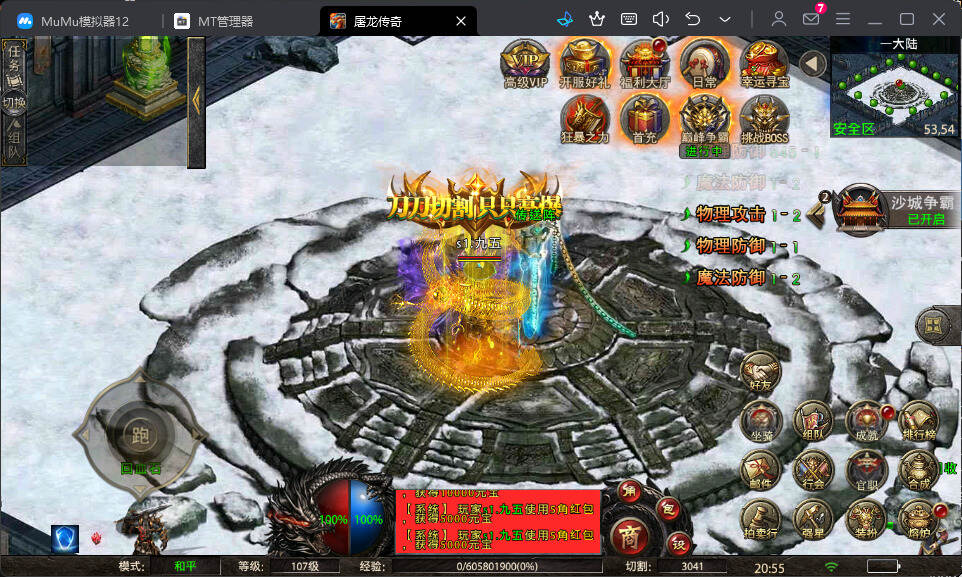Collapse the task panel with gold arrow

(x=196, y=99)
